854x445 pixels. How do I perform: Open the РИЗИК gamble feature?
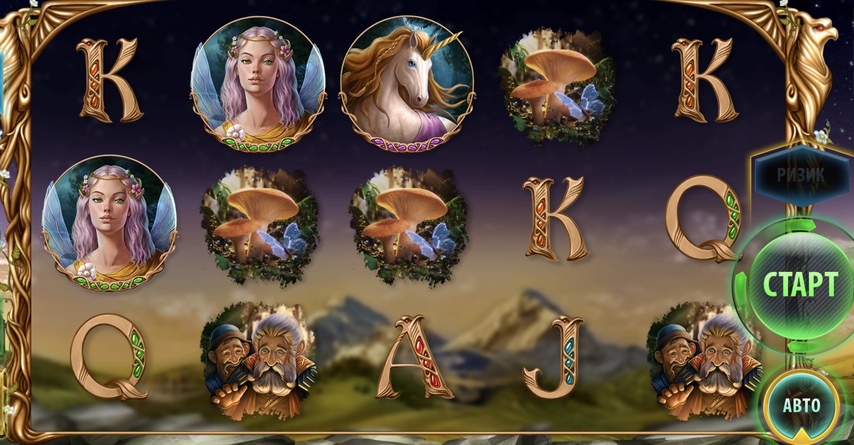801,174
